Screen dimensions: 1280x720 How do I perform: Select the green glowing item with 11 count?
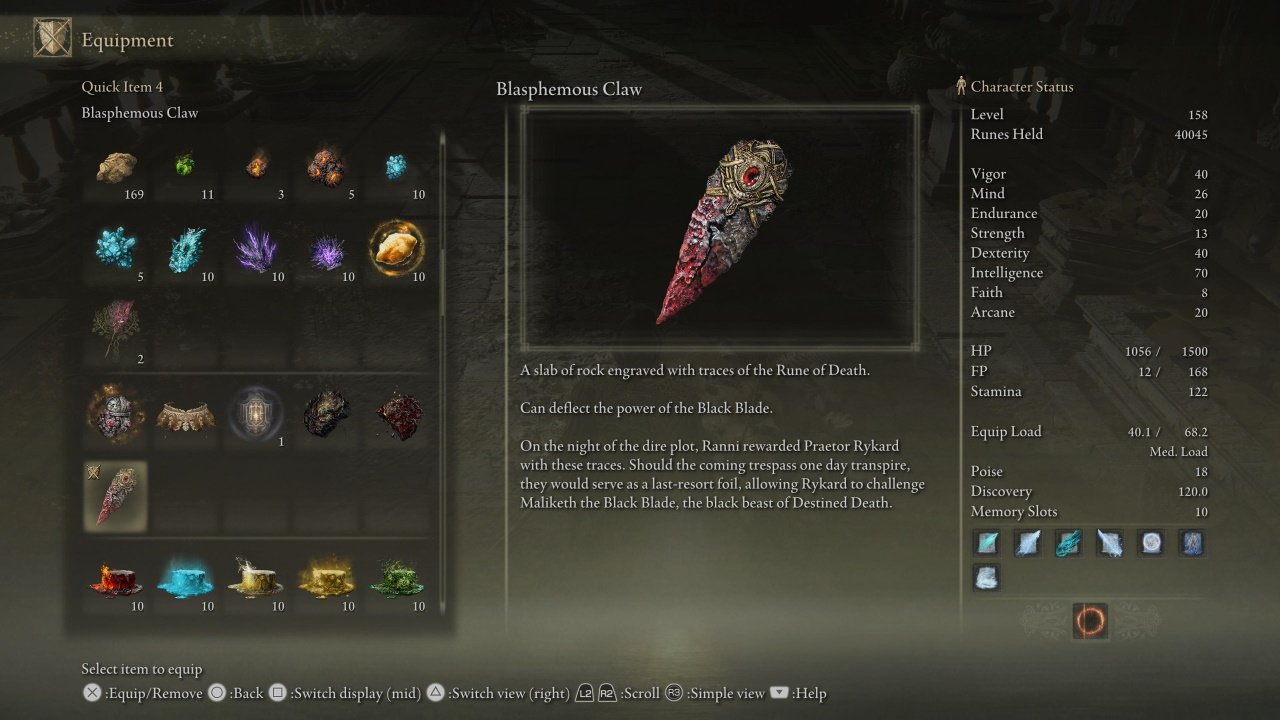[186, 164]
